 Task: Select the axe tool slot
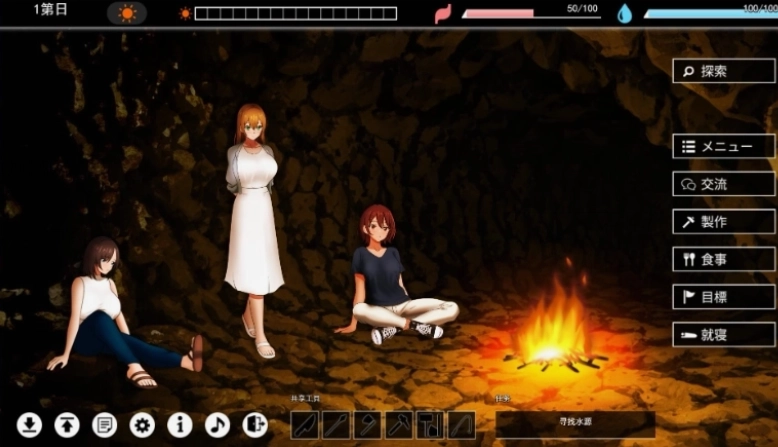tap(367, 425)
